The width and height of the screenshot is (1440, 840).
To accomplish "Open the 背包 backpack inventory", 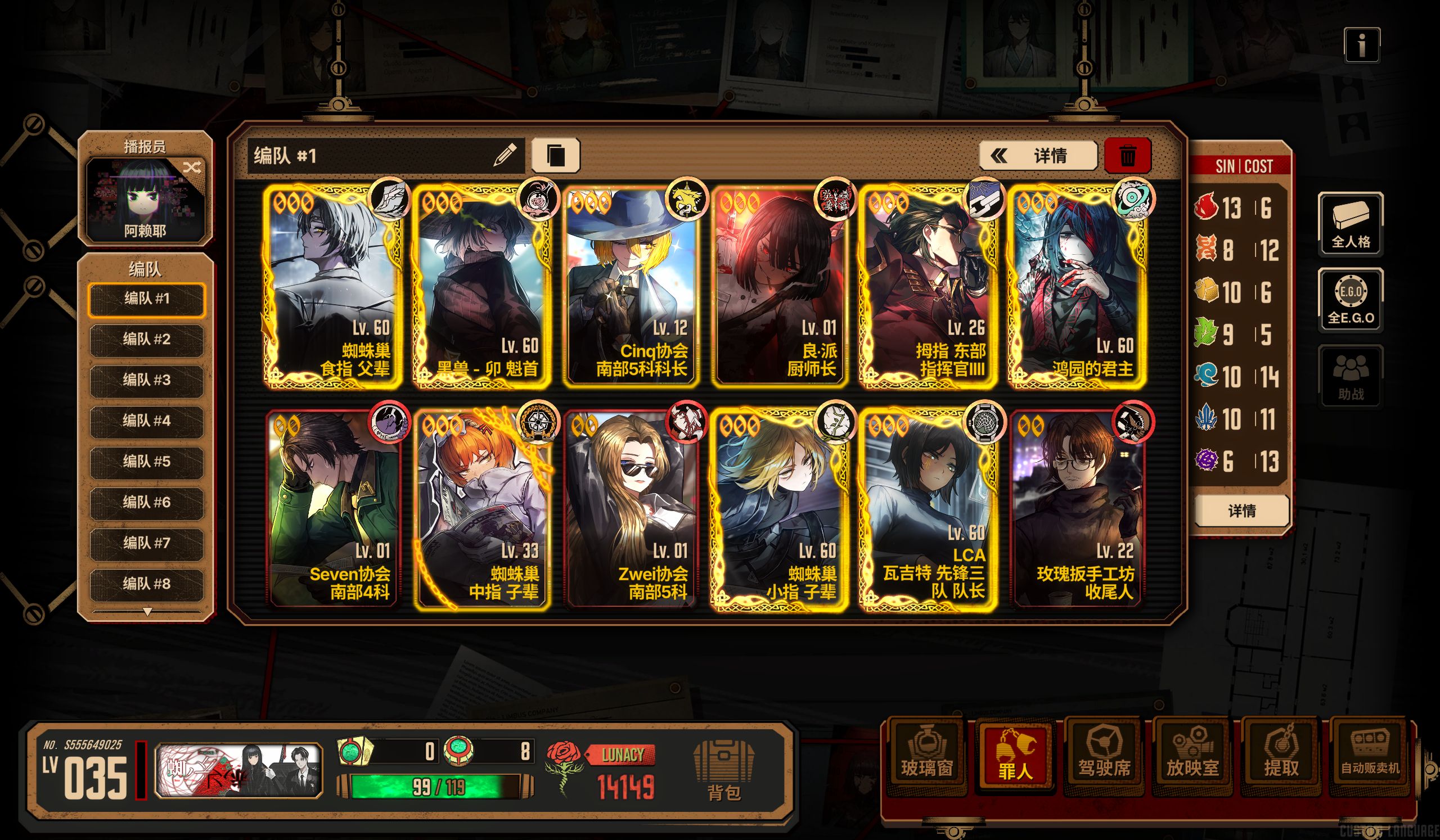I will [x=723, y=770].
